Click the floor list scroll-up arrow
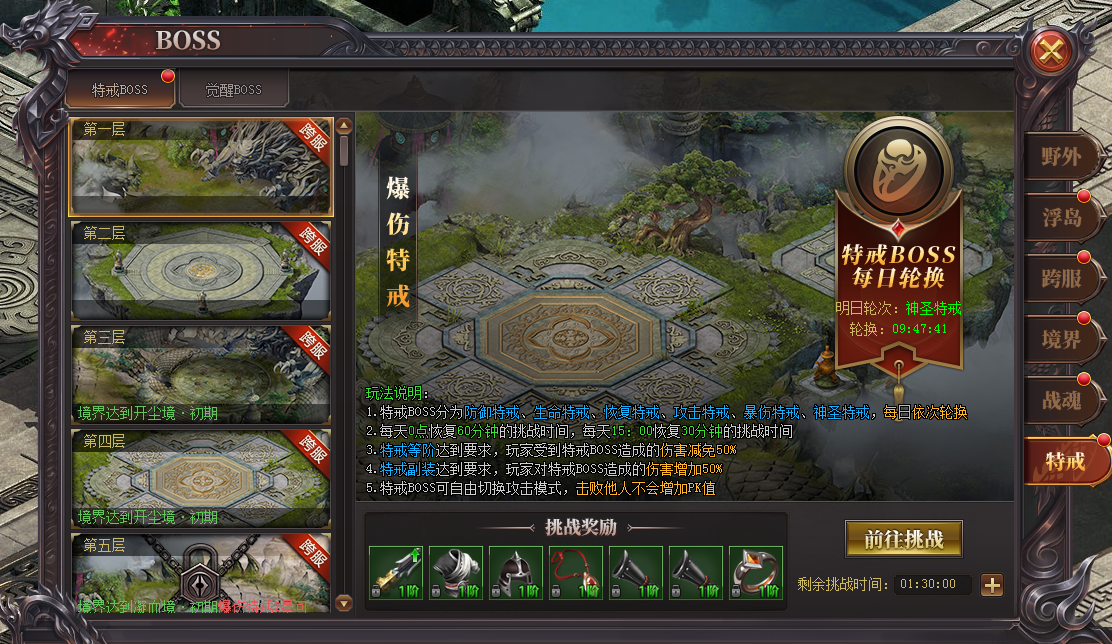Viewport: 1112px width, 644px height. [x=344, y=126]
